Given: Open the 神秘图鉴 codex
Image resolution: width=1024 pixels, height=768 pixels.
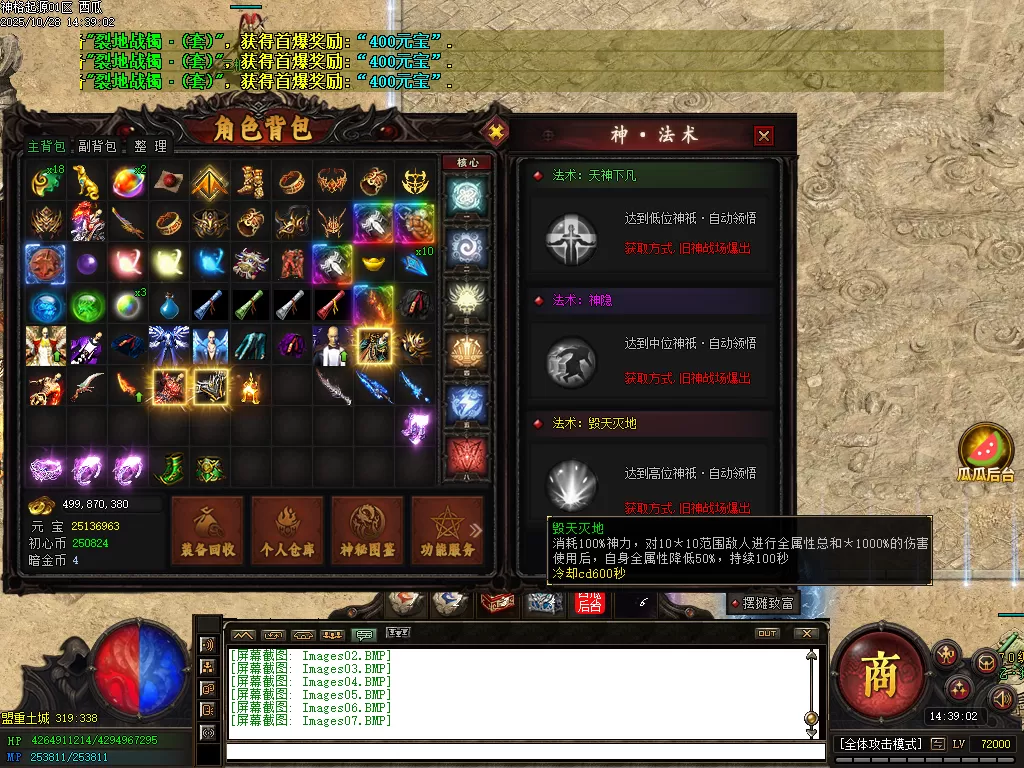Looking at the screenshot, I should 367,529.
